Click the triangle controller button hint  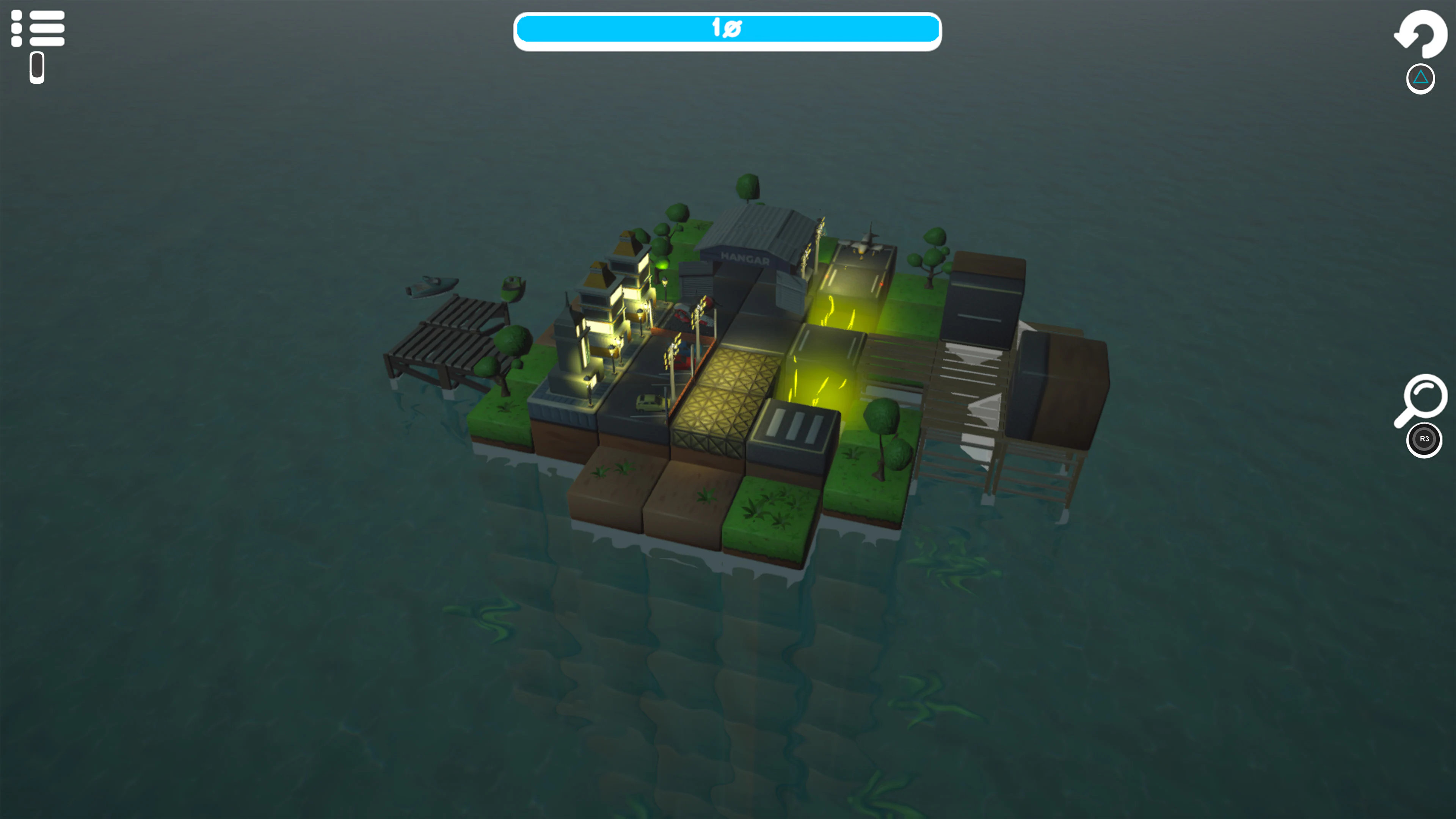pyautogui.click(x=1420, y=78)
